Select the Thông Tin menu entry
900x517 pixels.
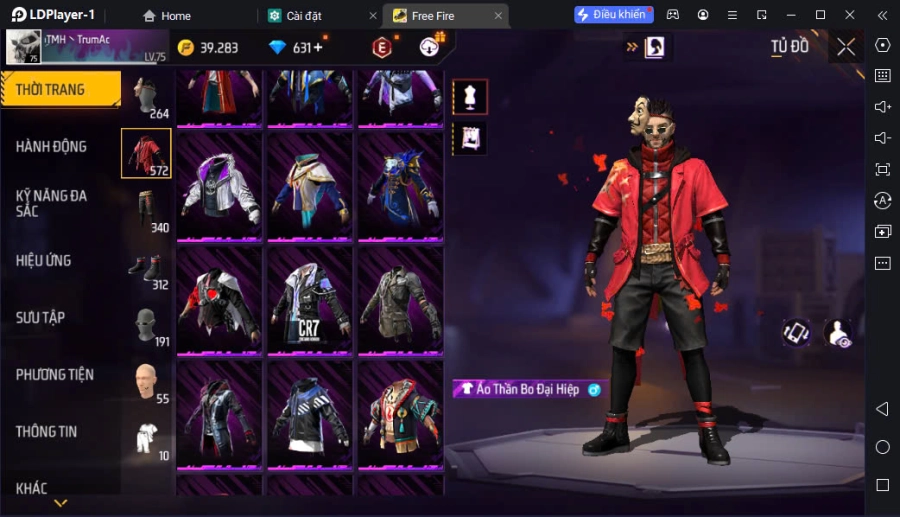(x=47, y=432)
